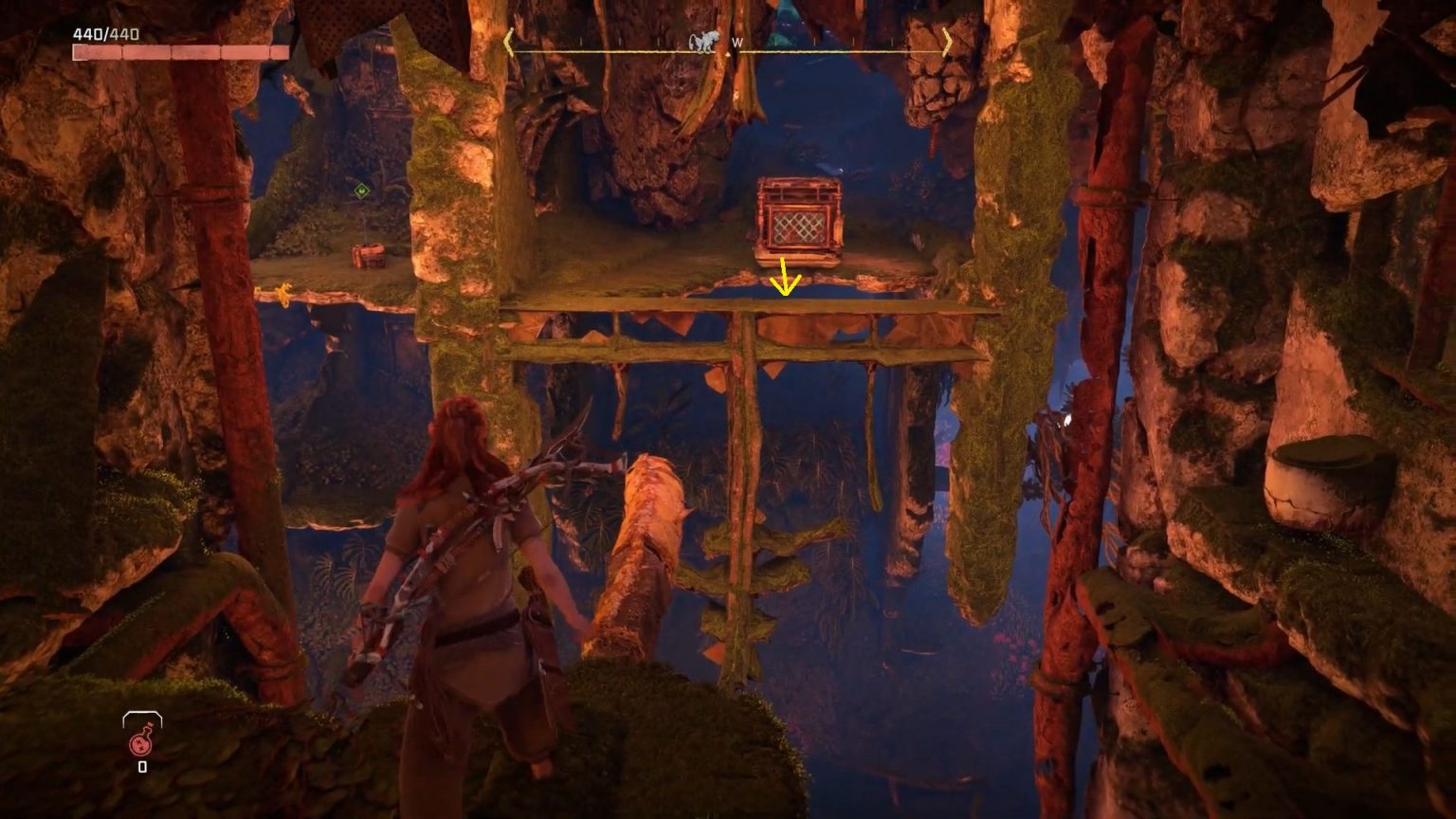Screen dimensions: 1456x819
Task: Select the health potion icon
Action: coord(140,745)
